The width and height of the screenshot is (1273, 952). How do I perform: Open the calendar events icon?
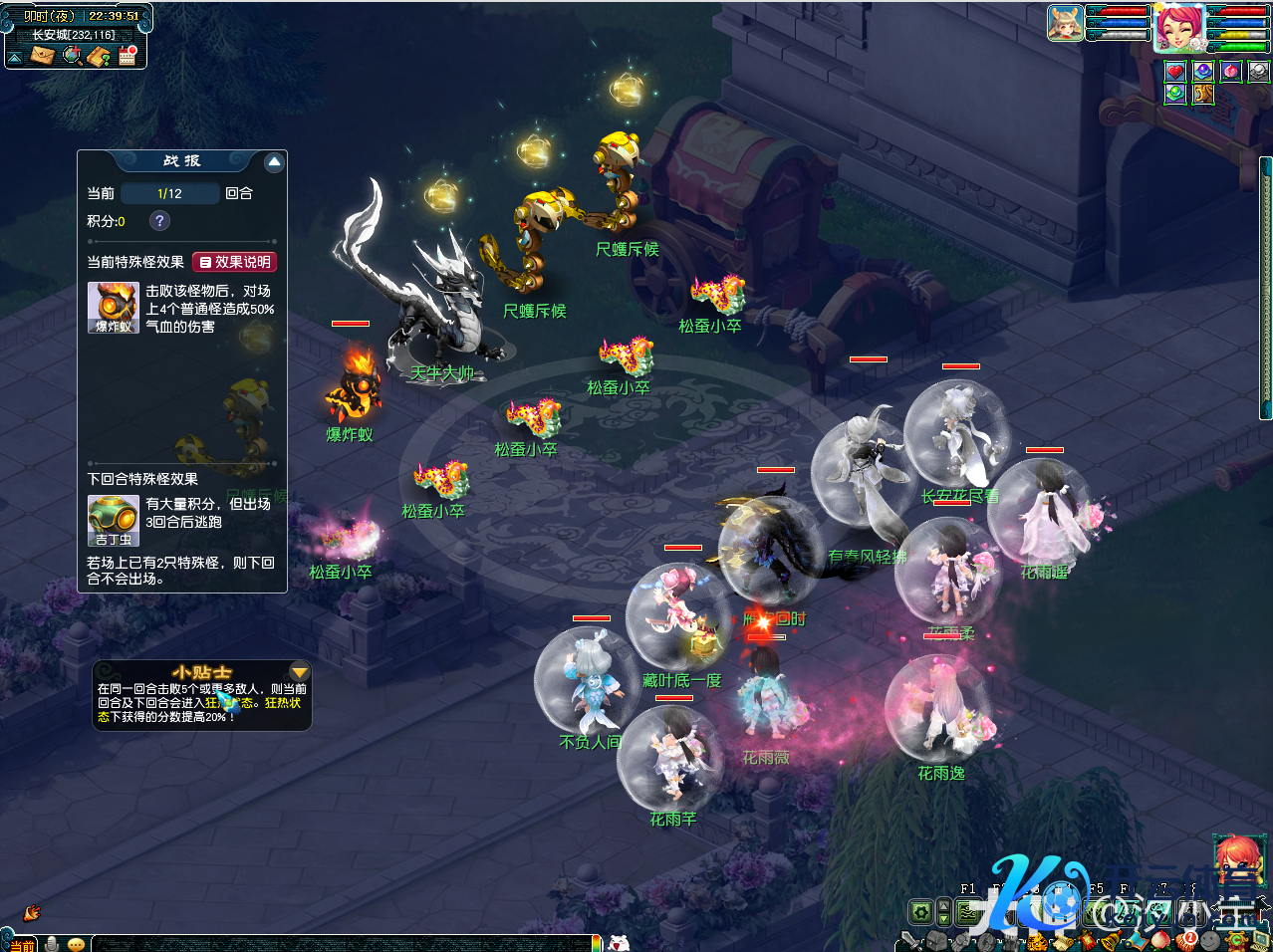coord(127,56)
